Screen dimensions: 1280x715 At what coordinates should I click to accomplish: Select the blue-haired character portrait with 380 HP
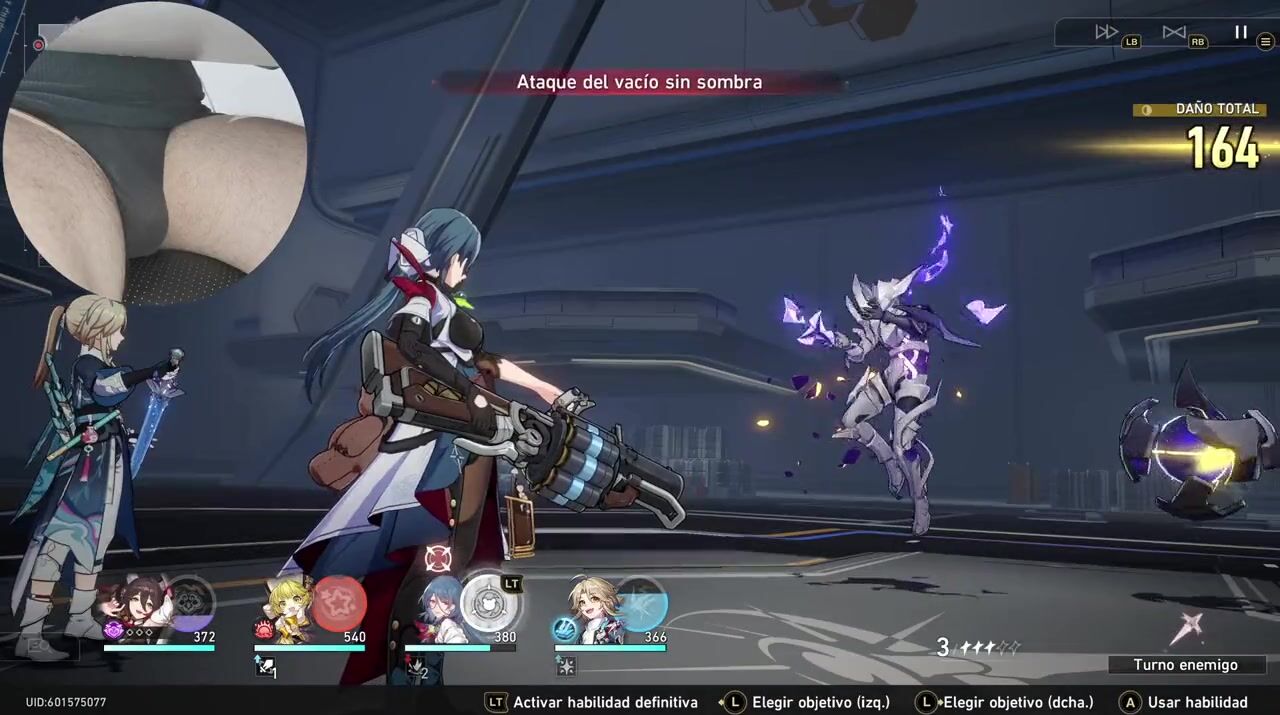(x=440, y=604)
